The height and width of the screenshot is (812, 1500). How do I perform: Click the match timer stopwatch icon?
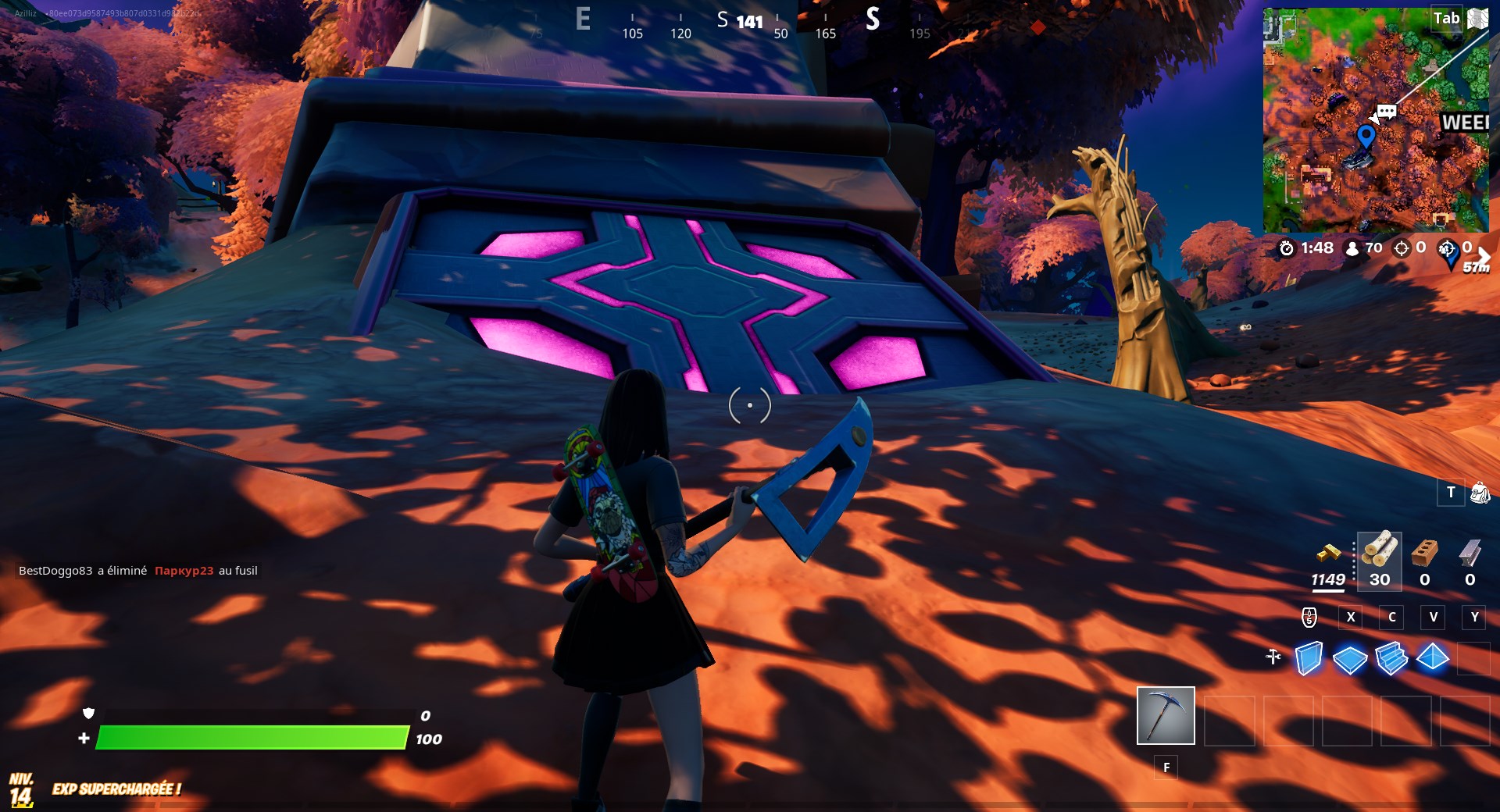(1288, 249)
